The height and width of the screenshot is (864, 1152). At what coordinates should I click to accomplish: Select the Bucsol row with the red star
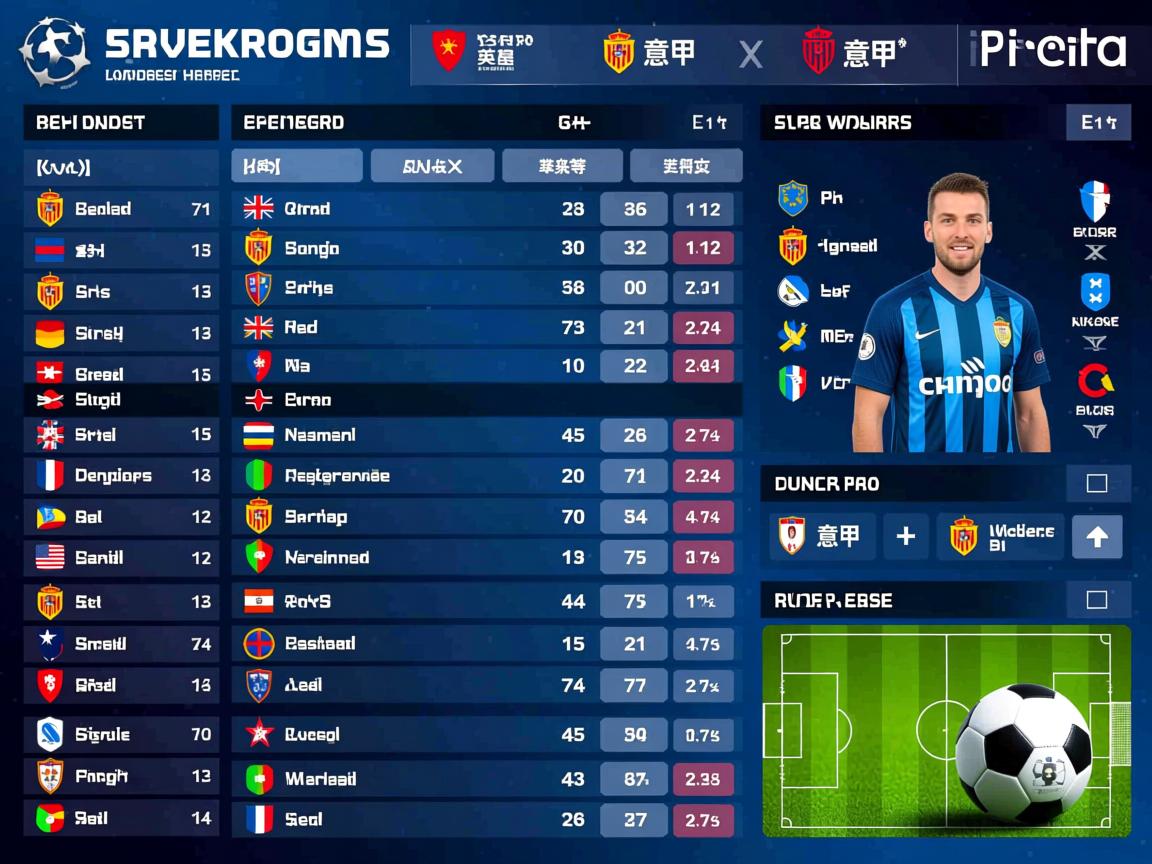click(486, 735)
